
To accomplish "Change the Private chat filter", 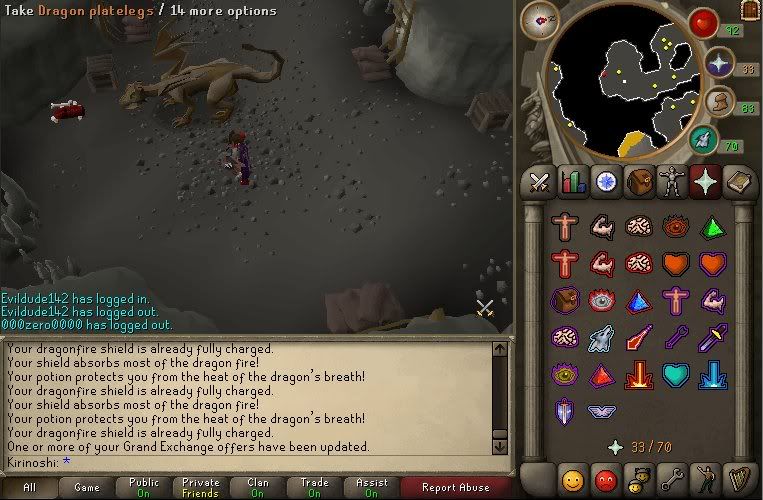I will pos(201,488).
